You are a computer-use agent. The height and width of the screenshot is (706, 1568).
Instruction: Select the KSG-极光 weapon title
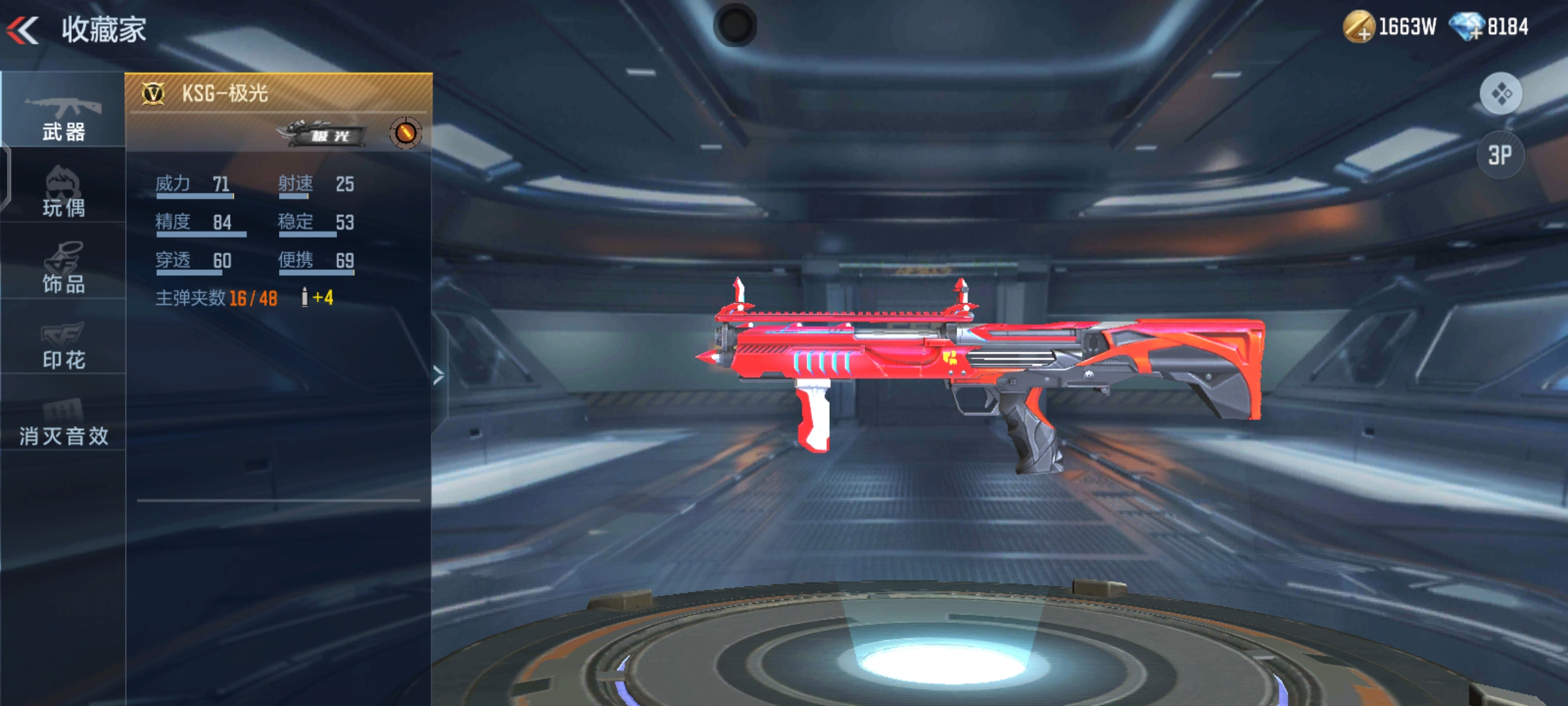click(x=224, y=93)
